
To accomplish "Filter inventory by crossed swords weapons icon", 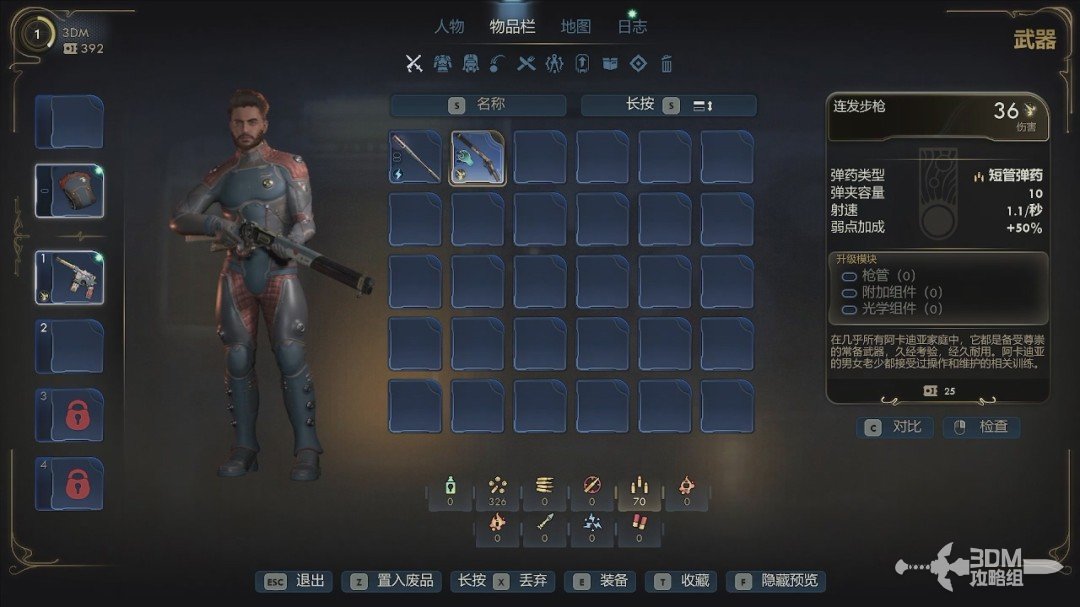I will [414, 64].
